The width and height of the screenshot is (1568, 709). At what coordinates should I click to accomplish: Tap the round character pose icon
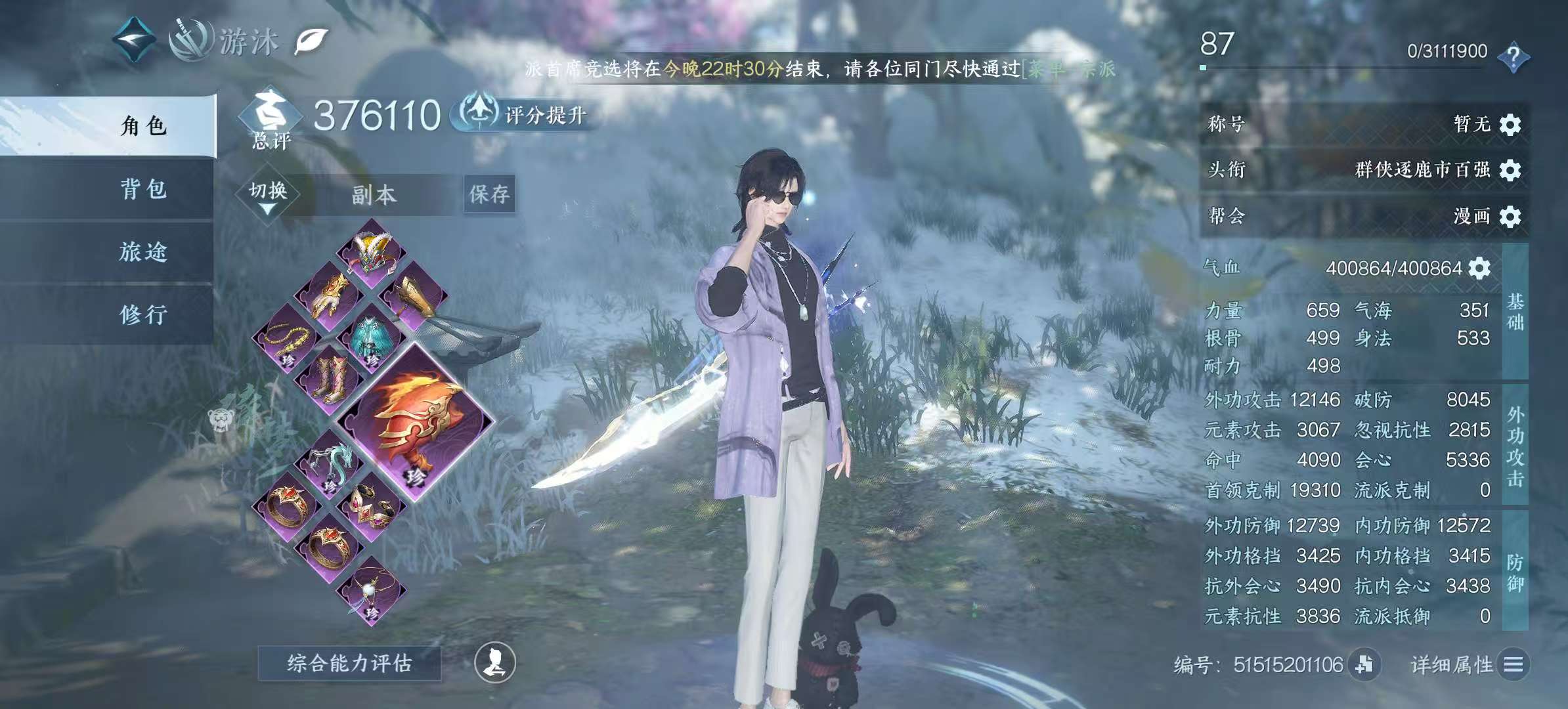tap(495, 662)
